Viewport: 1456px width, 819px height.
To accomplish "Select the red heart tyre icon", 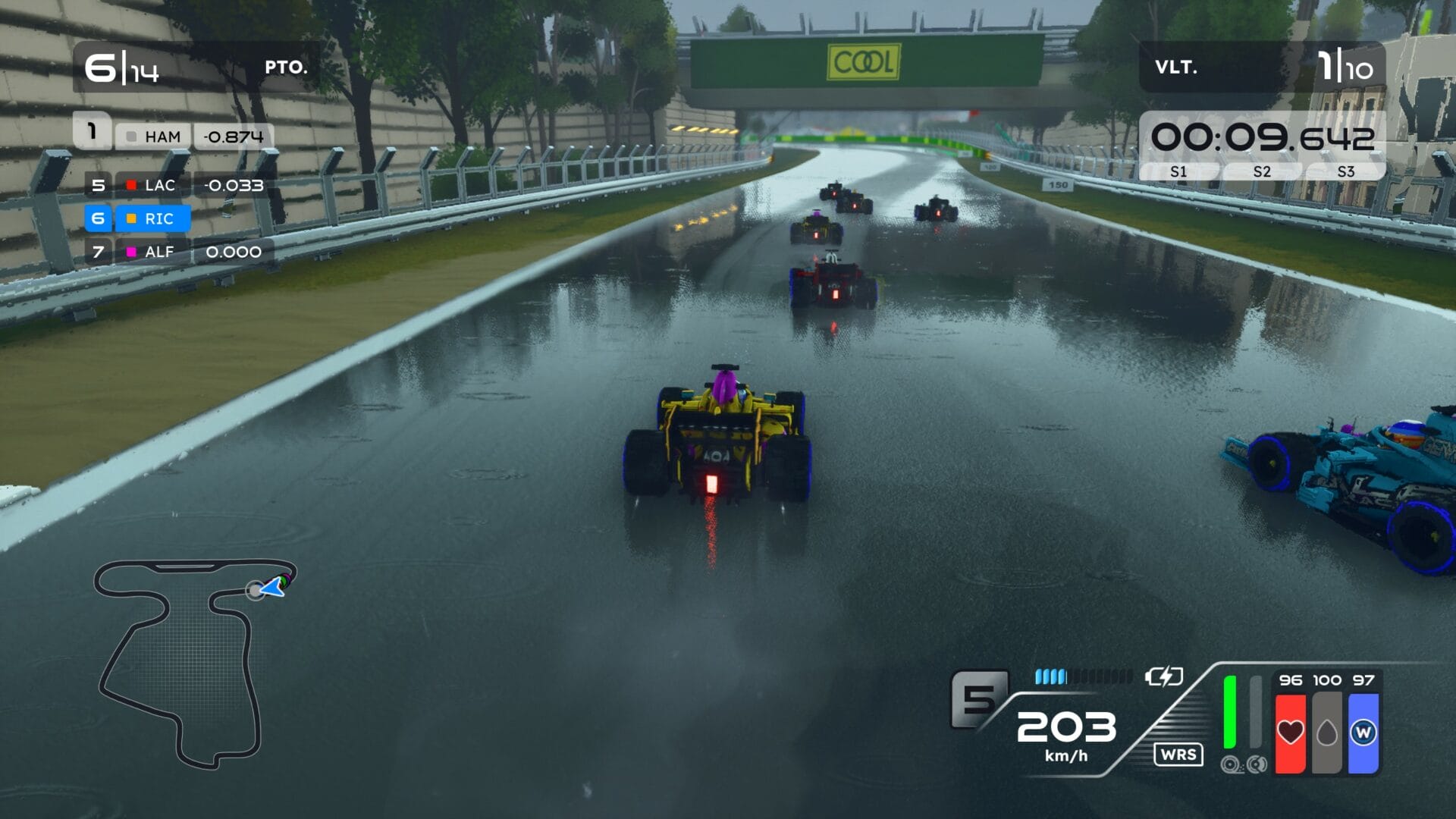I will point(1290,733).
